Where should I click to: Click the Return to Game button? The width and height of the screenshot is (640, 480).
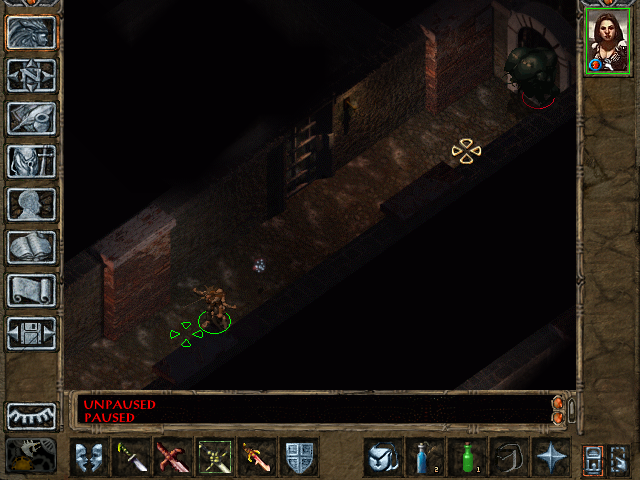point(31,33)
